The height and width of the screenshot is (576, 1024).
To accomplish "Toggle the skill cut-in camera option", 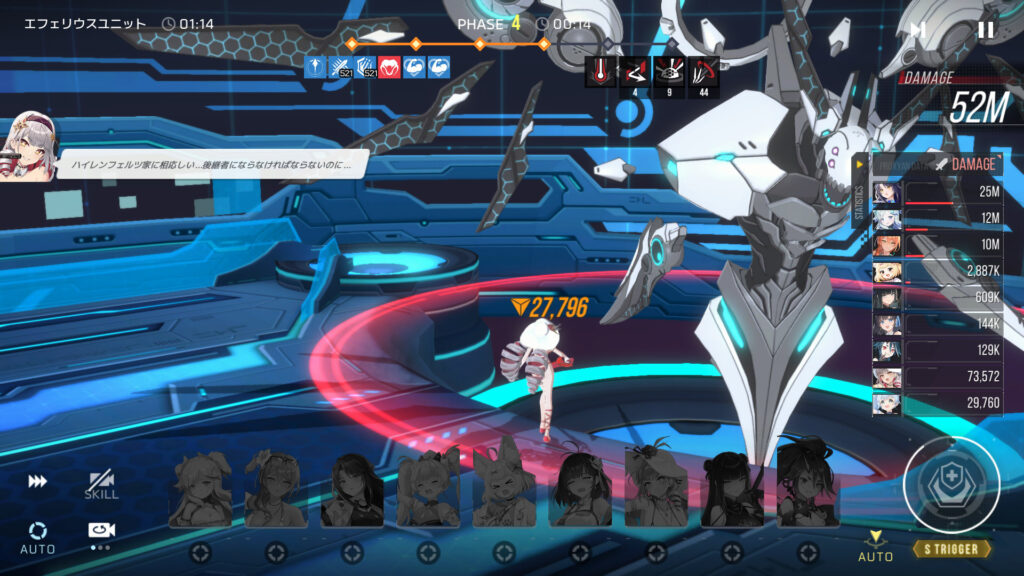I will (x=100, y=485).
